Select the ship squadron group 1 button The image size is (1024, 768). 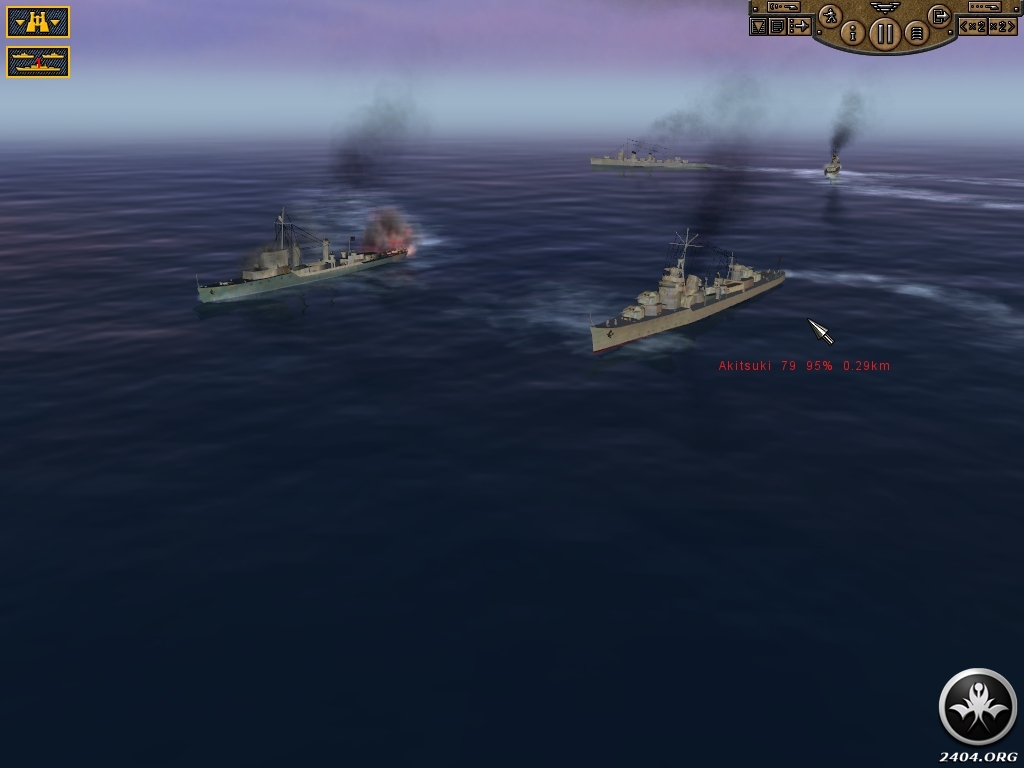coord(38,62)
